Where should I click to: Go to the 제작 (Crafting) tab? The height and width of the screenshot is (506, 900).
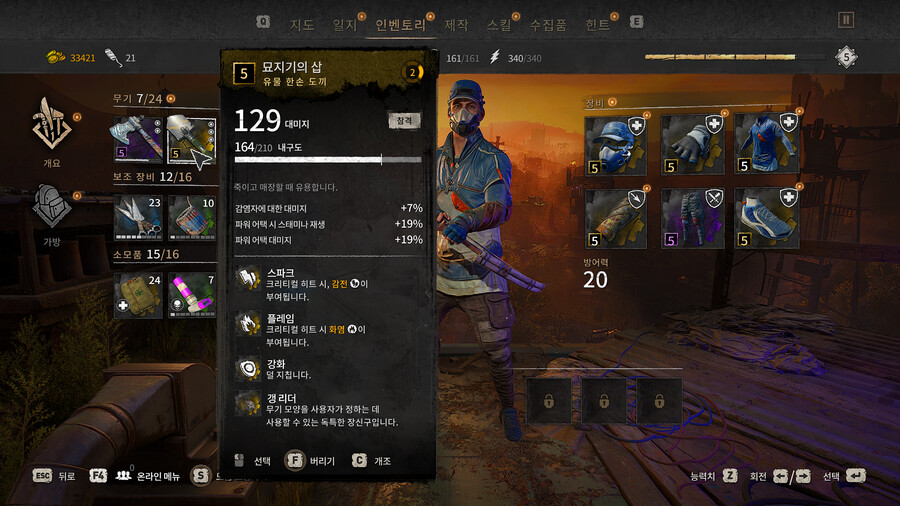tap(456, 24)
